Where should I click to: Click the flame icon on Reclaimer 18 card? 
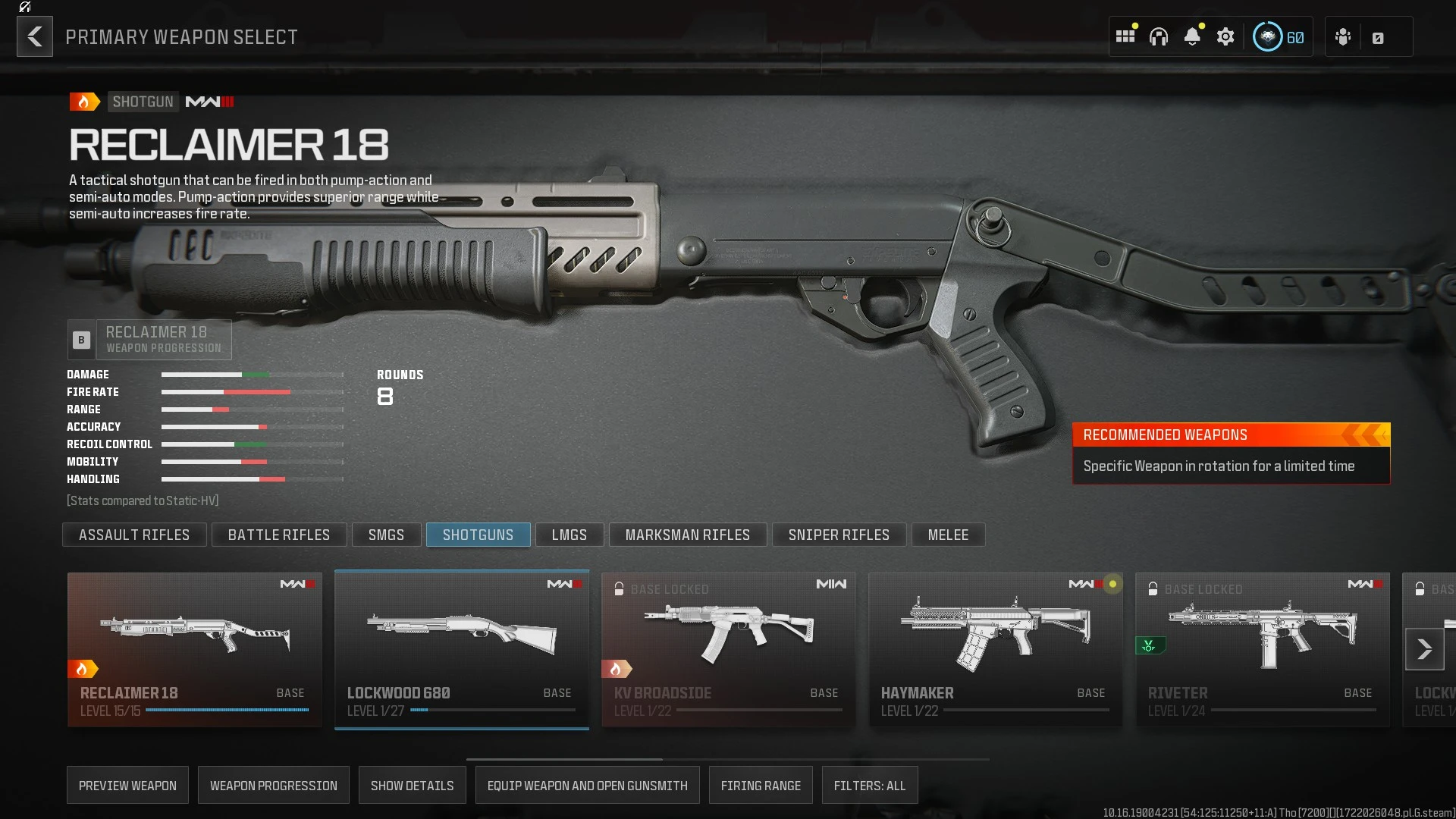click(x=83, y=669)
